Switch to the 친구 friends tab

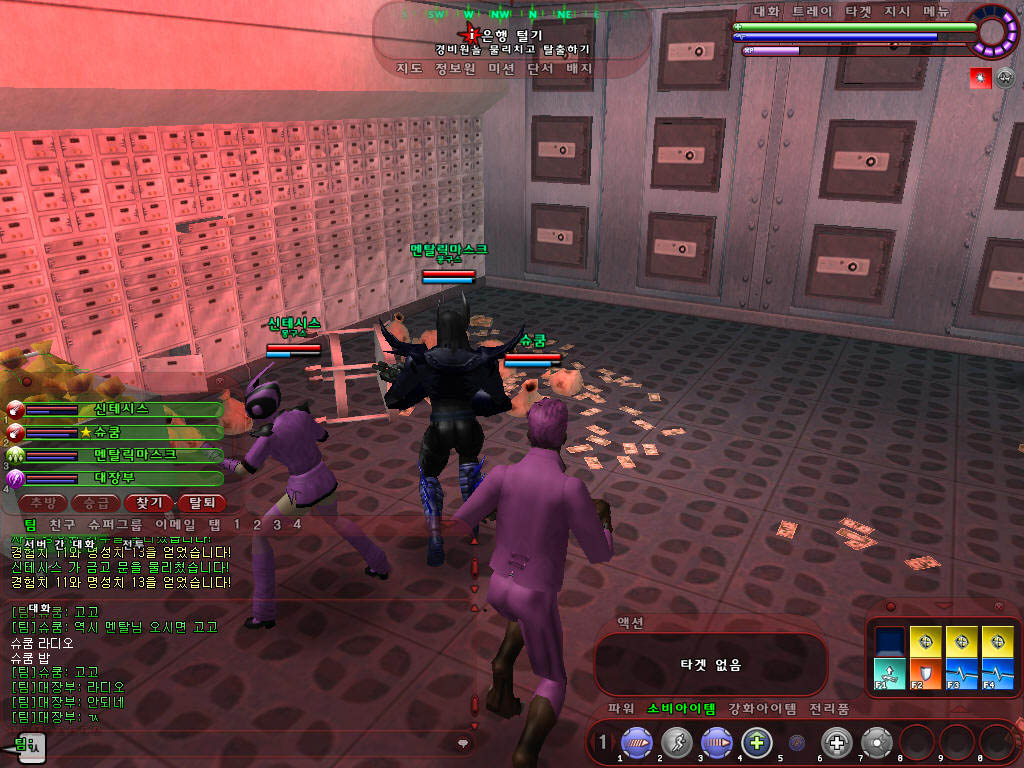click(62, 524)
